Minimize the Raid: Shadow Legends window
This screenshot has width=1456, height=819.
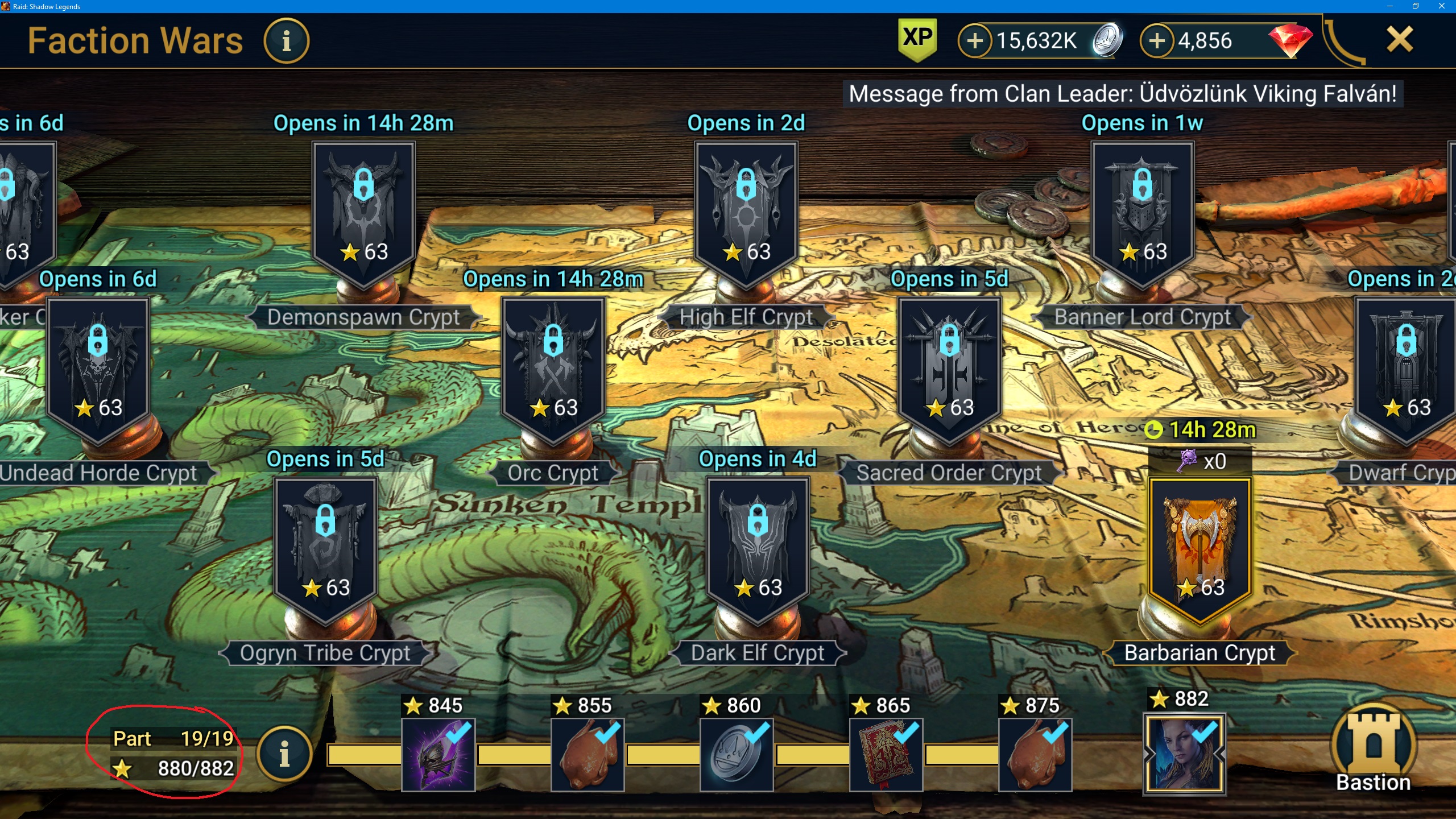(x=1389, y=6)
